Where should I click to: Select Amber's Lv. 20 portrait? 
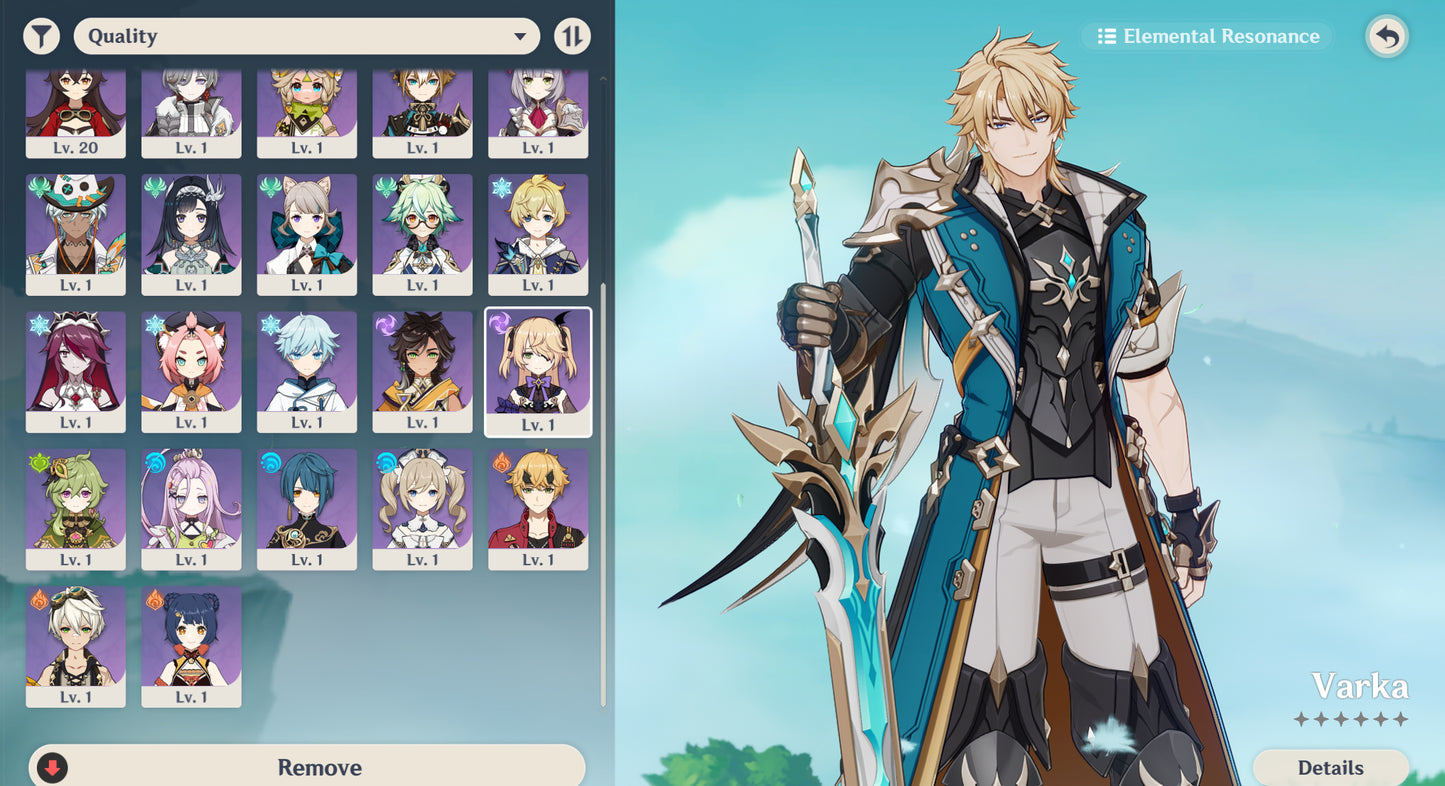[76, 110]
